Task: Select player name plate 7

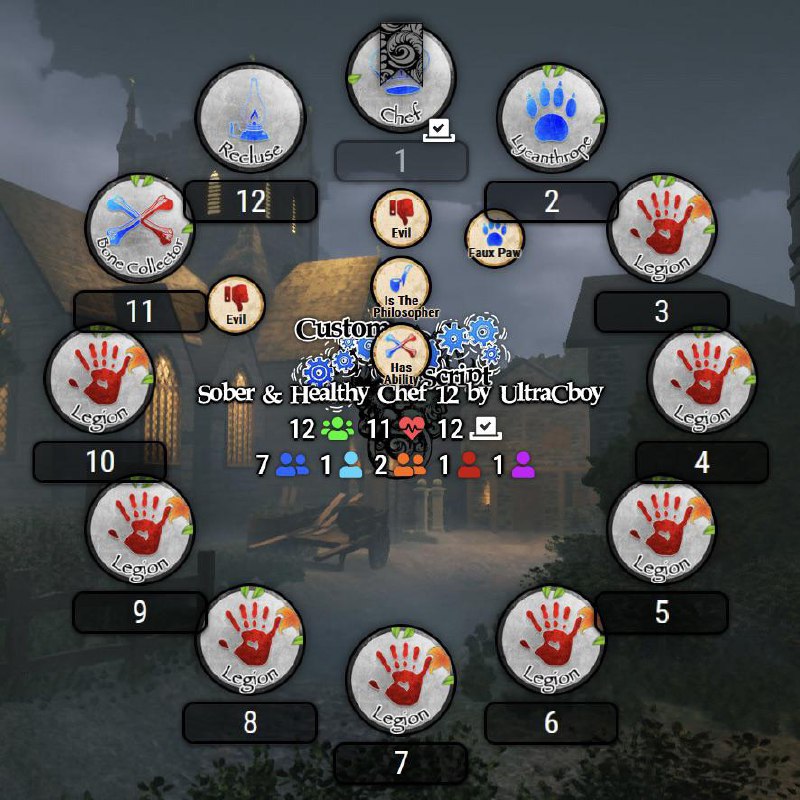Action: (401, 763)
